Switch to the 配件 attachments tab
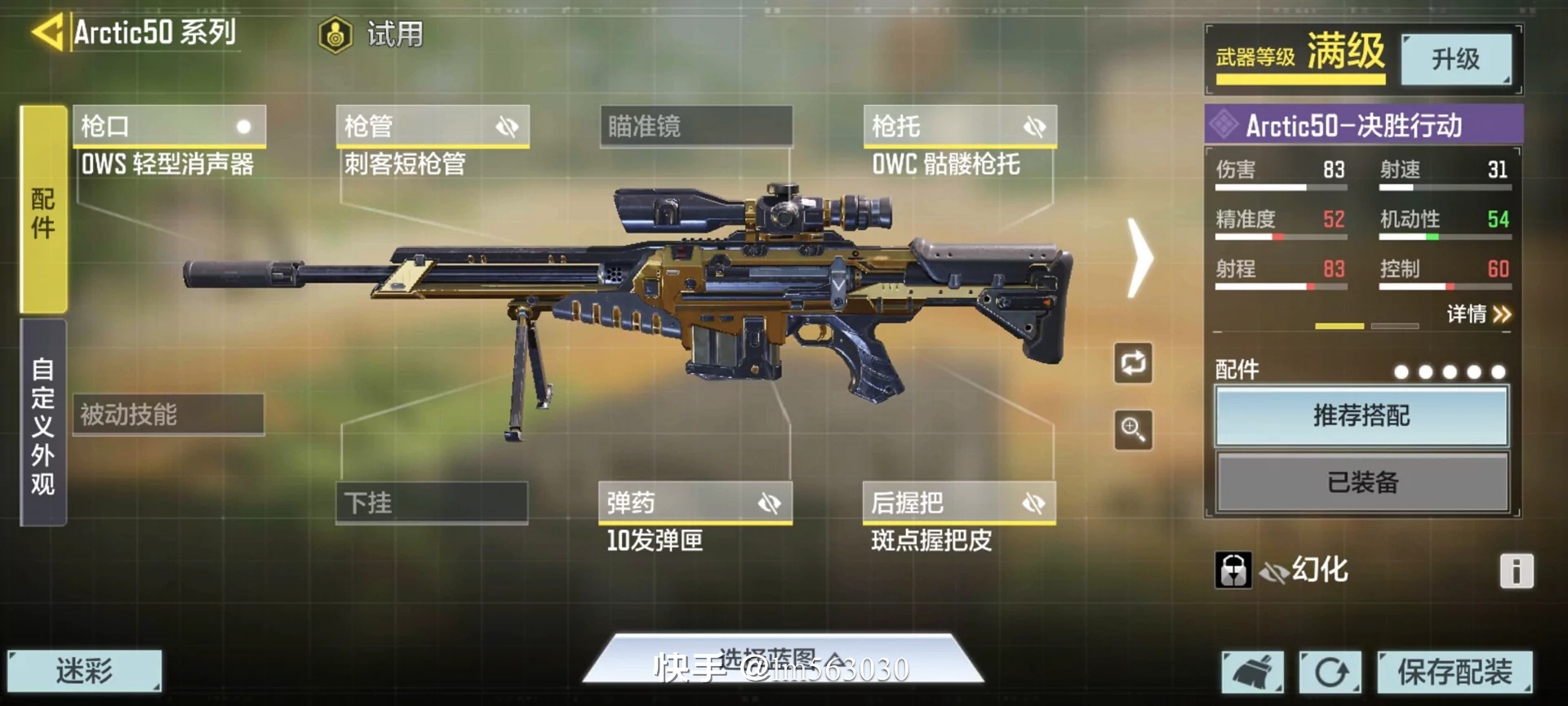Viewport: 1568px width, 706px height. 43,210
